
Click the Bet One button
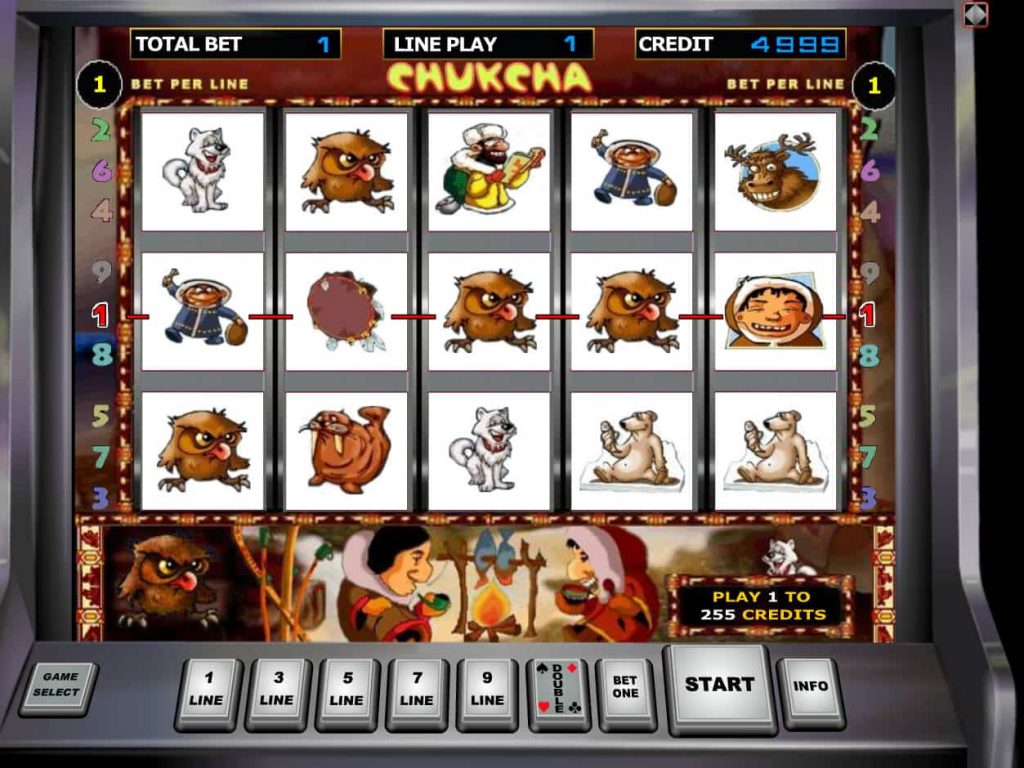click(625, 690)
